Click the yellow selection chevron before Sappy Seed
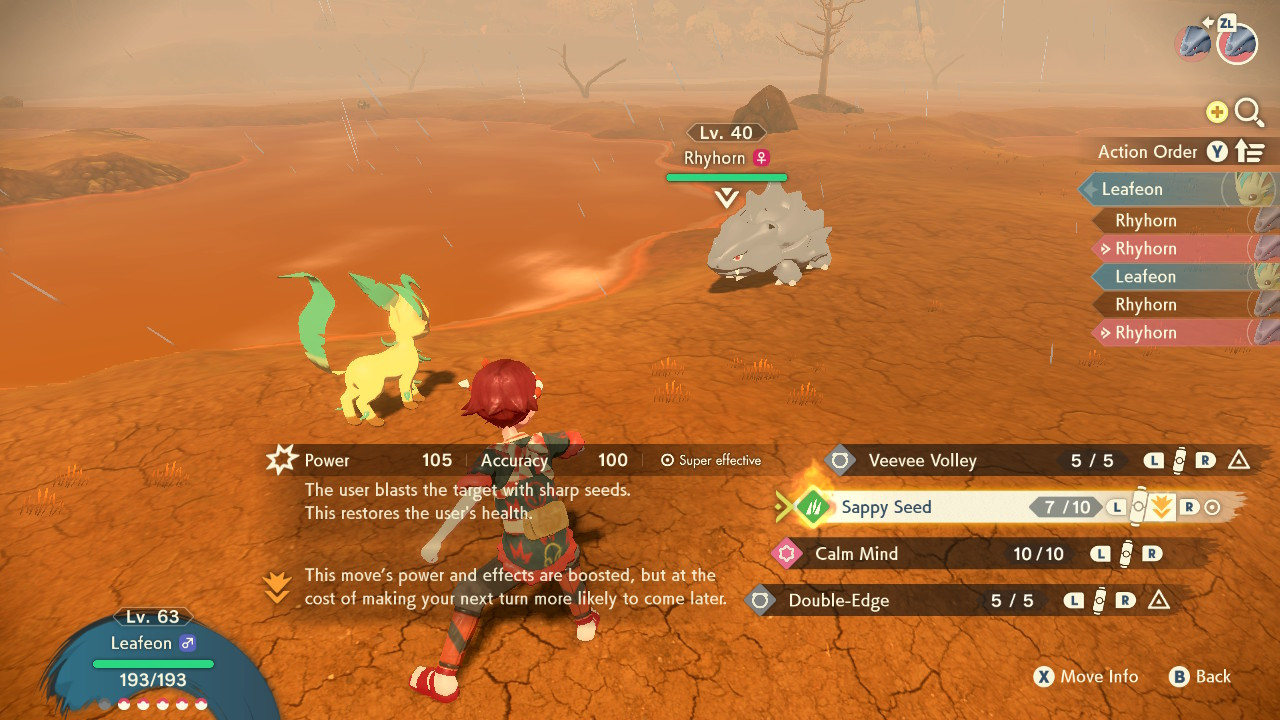Screen dimensions: 1280x720 783,507
